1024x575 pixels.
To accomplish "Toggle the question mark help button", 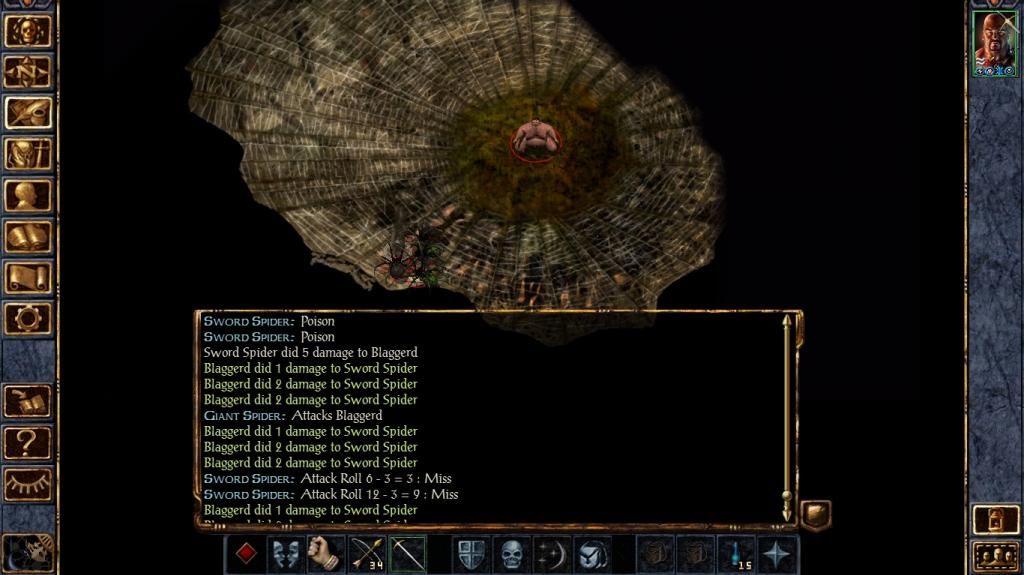I will (x=28, y=442).
